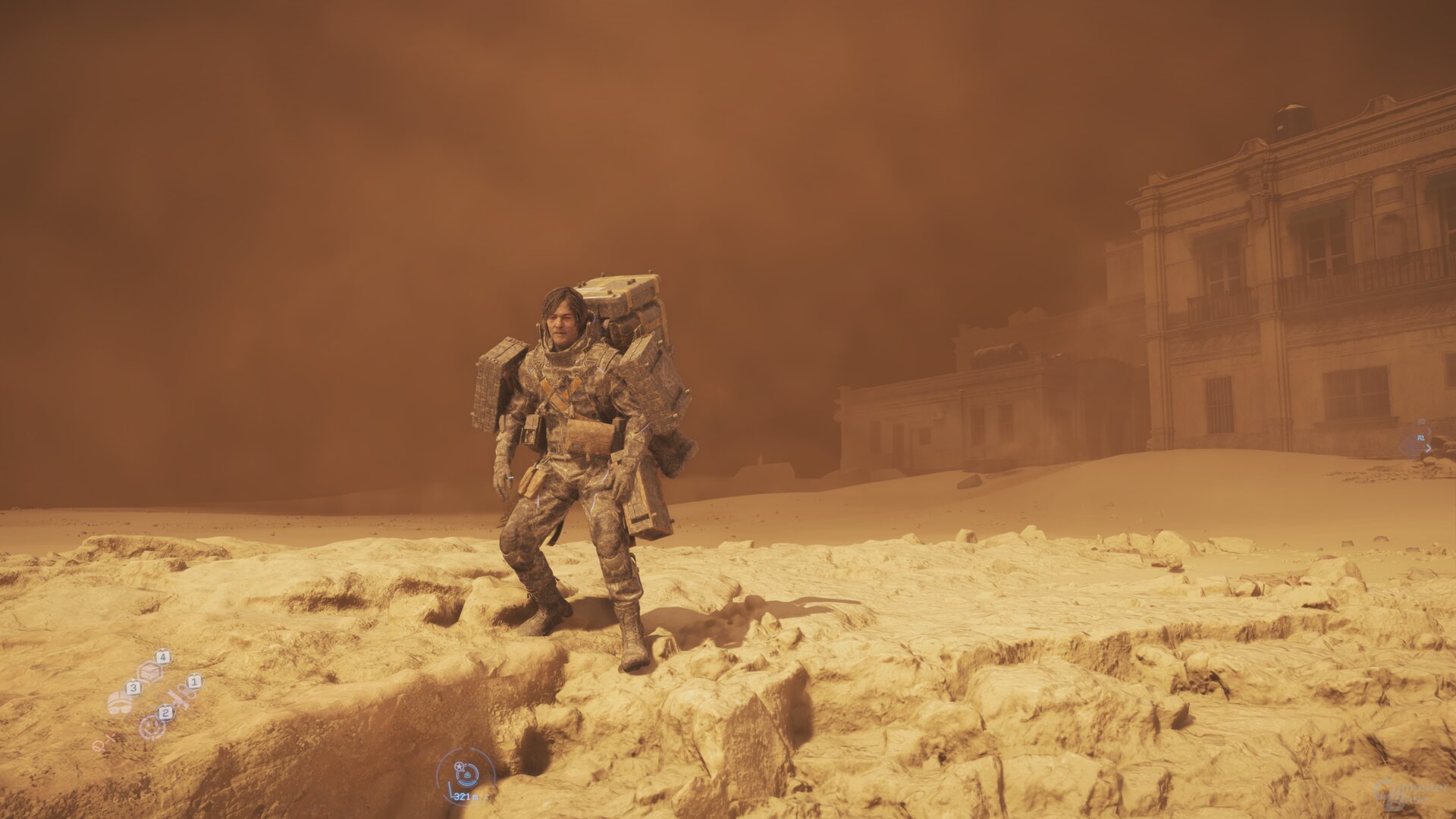The height and width of the screenshot is (819, 1456).
Task: Click the R1 action prompt on the right edge
Action: (x=1421, y=438)
